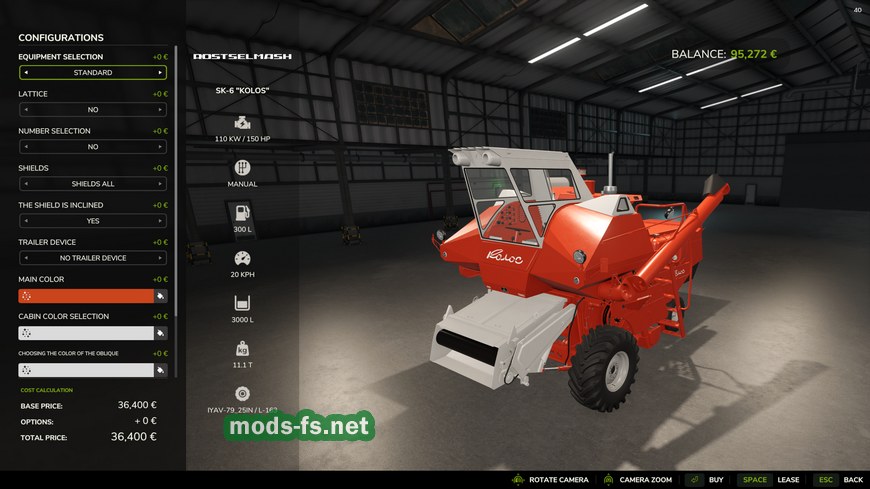Select next Equipment Selection option
This screenshot has width=870, height=489.
pyautogui.click(x=159, y=73)
